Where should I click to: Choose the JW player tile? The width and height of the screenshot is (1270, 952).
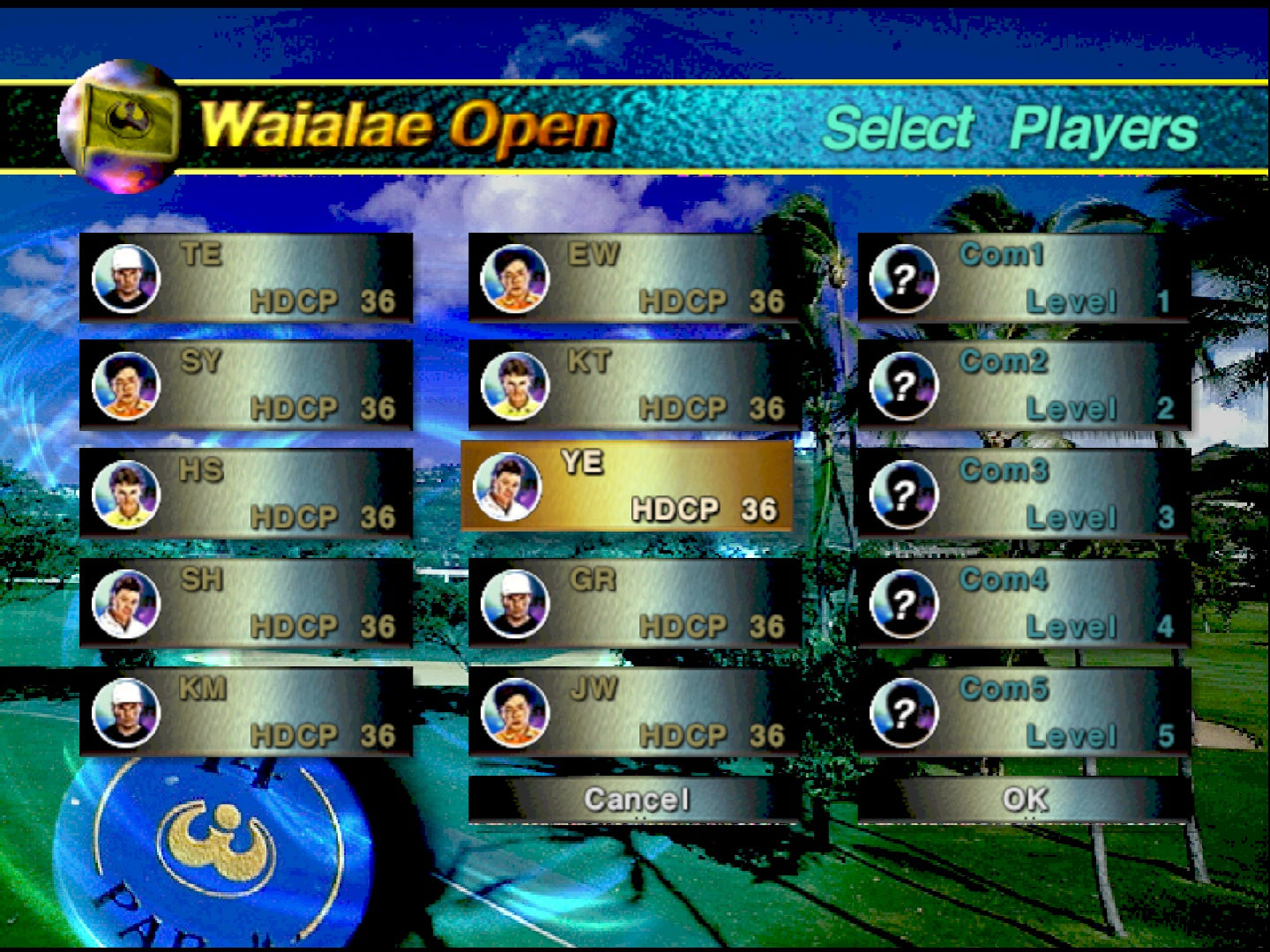(x=634, y=712)
